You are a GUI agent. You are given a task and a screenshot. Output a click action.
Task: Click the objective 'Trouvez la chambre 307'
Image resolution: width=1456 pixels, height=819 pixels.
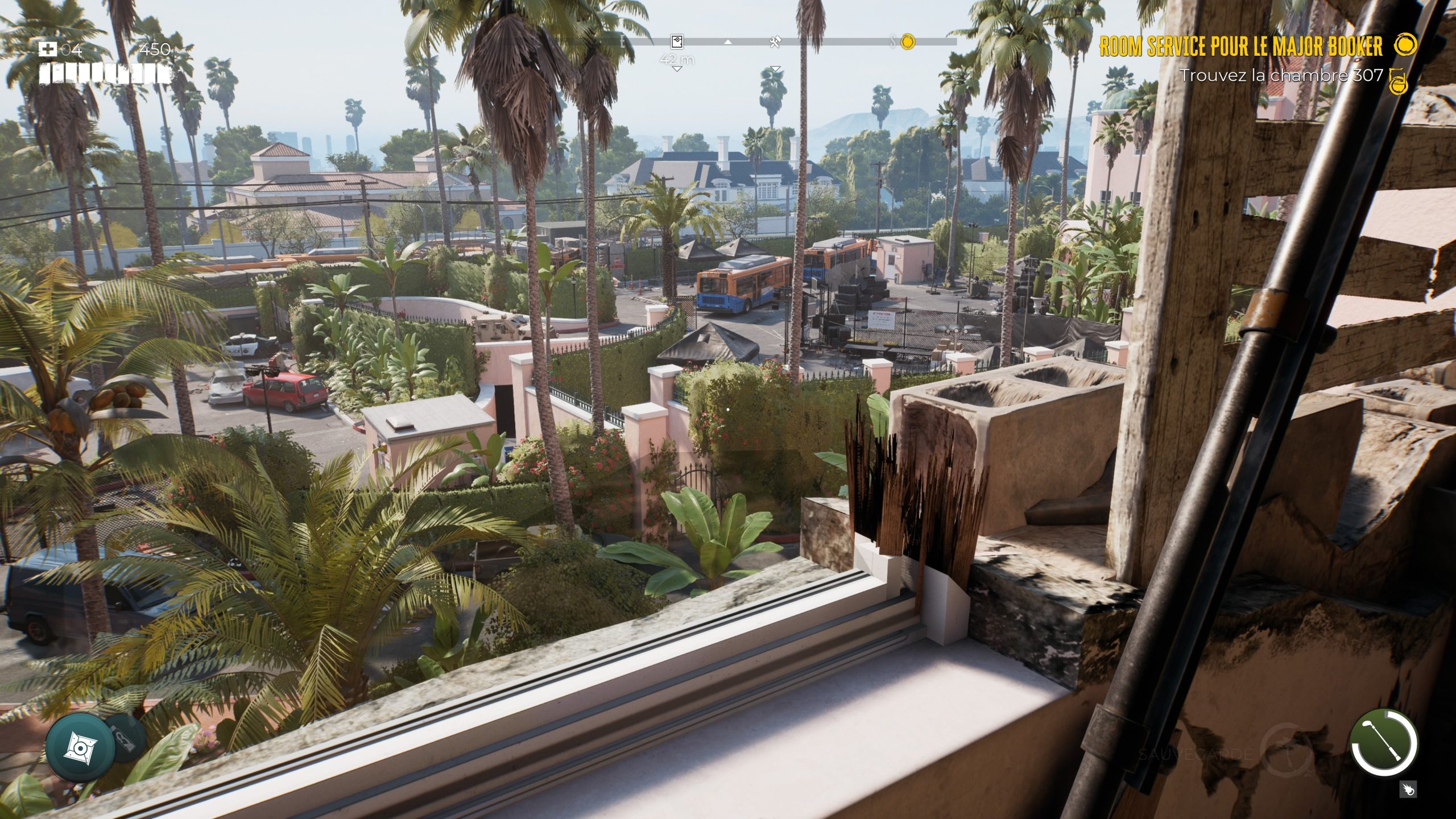coord(1281,75)
